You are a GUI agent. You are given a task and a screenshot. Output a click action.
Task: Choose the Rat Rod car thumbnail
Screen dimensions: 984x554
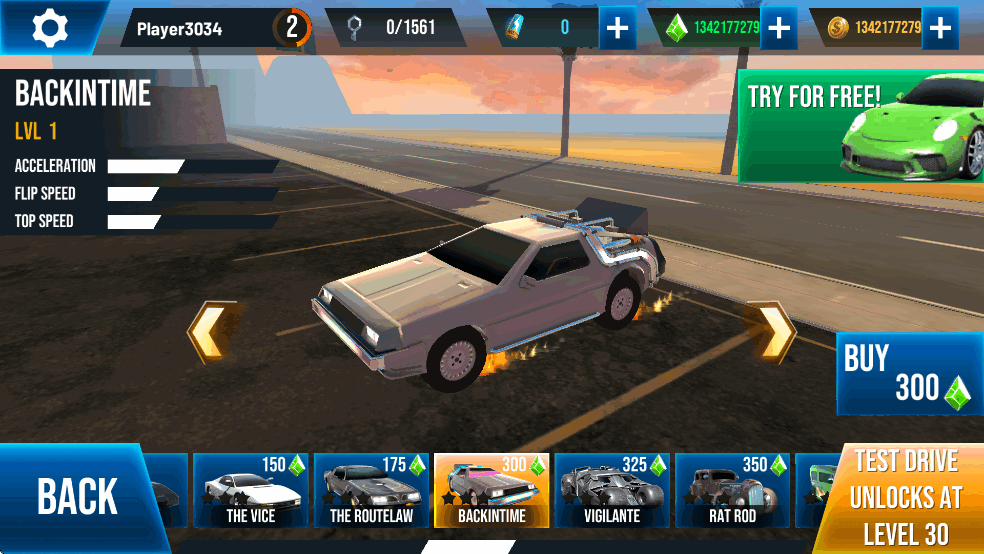pos(733,490)
